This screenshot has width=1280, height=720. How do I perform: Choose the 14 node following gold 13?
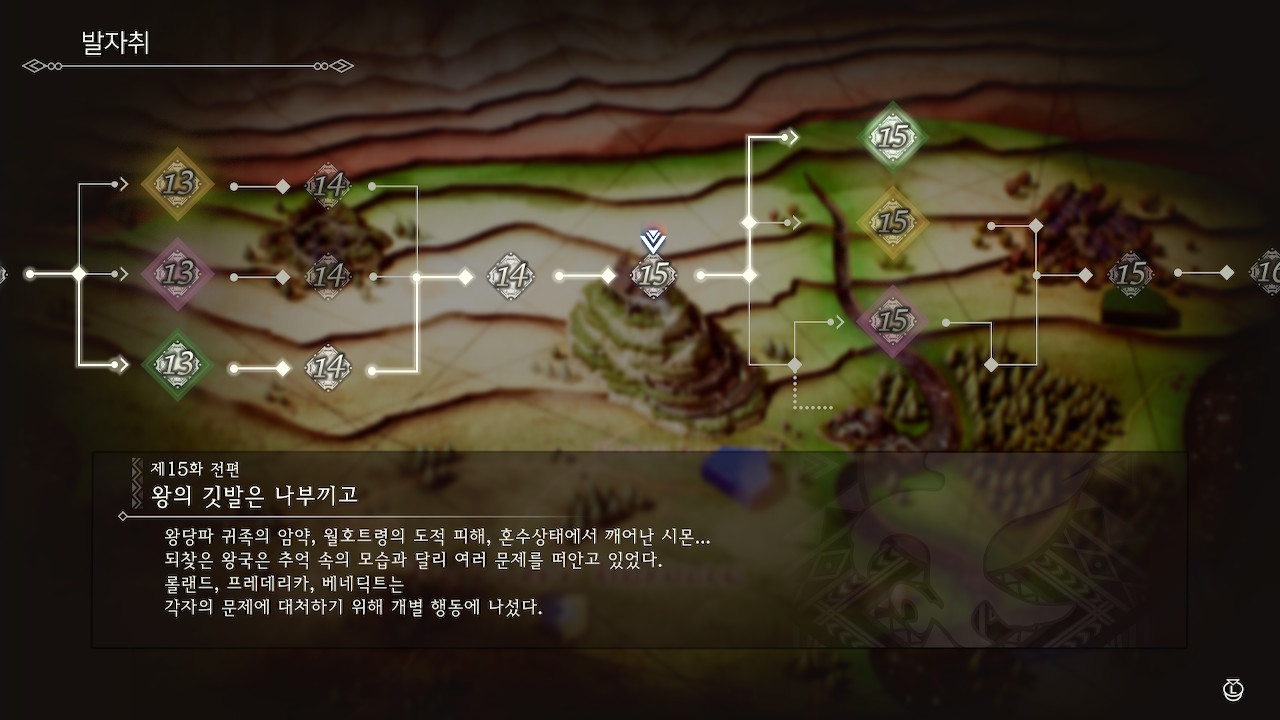coord(327,185)
